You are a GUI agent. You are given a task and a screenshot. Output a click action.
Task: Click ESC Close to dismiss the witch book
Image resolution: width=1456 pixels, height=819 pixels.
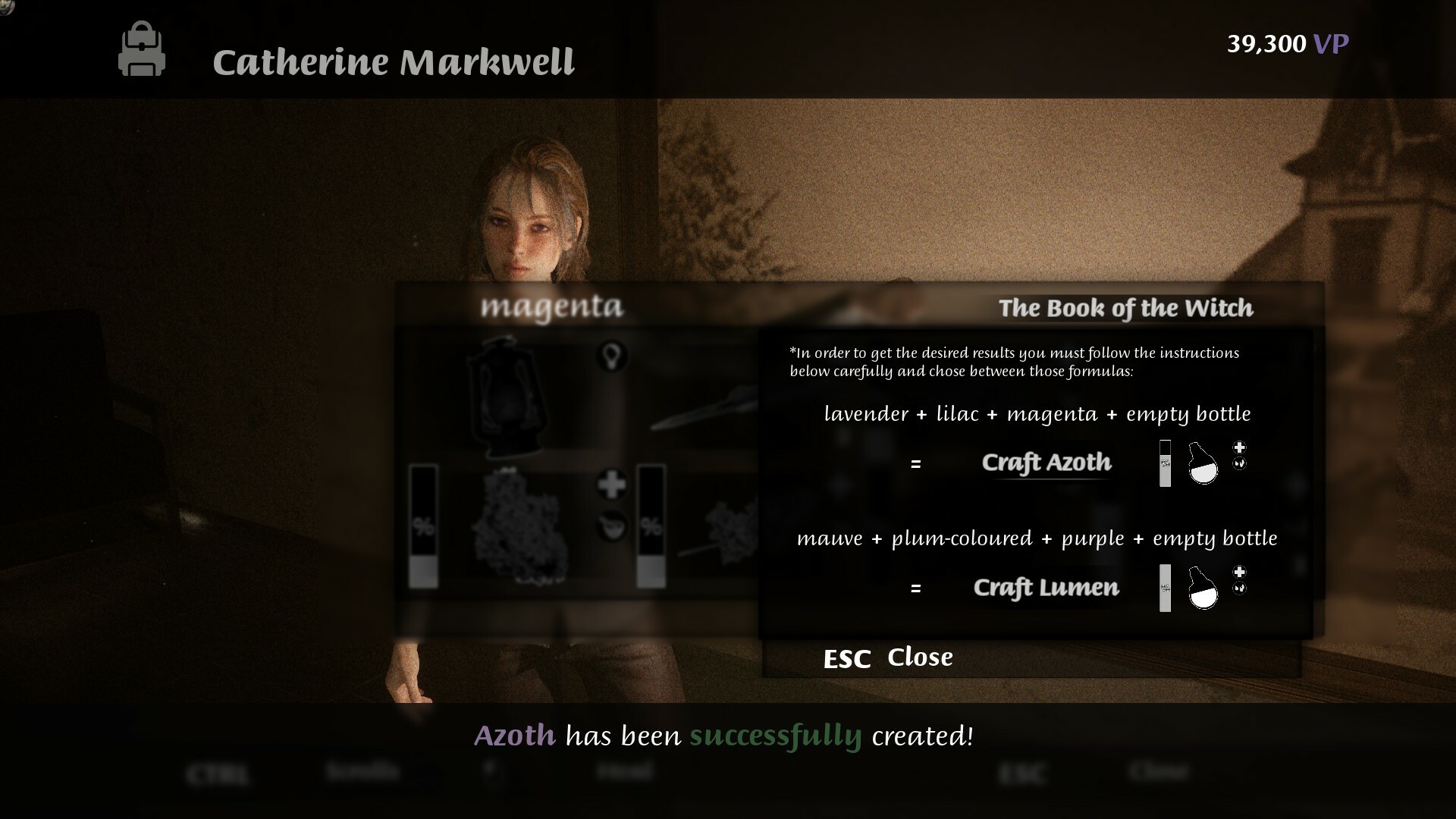[887, 657]
